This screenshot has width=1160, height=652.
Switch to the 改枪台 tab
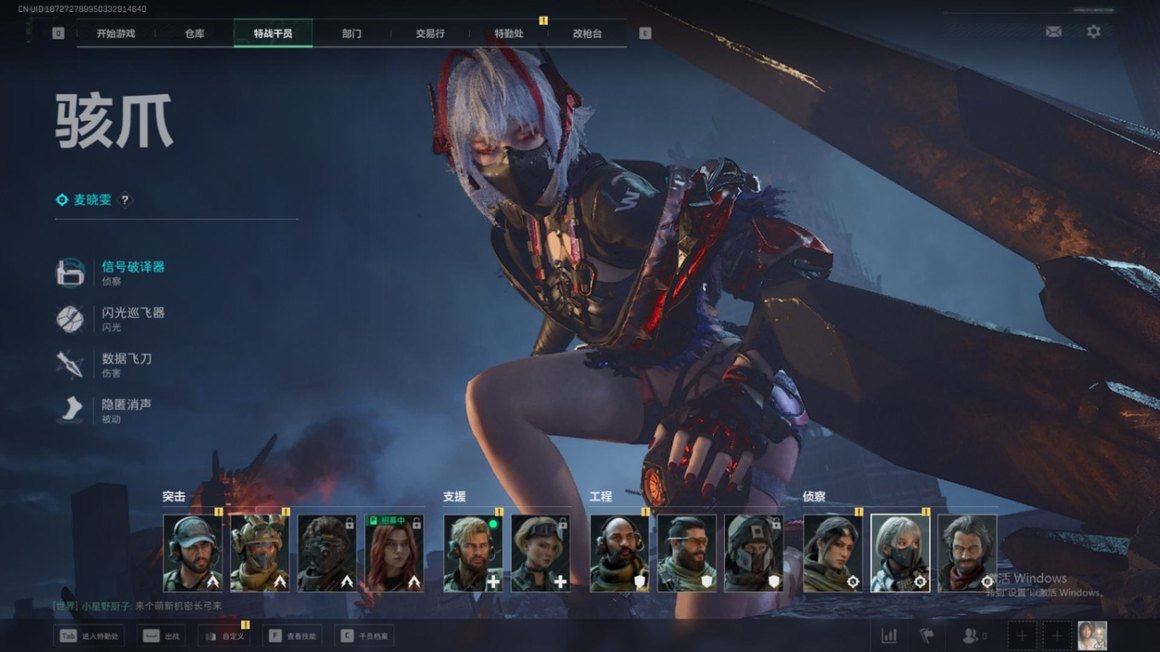tap(587, 33)
